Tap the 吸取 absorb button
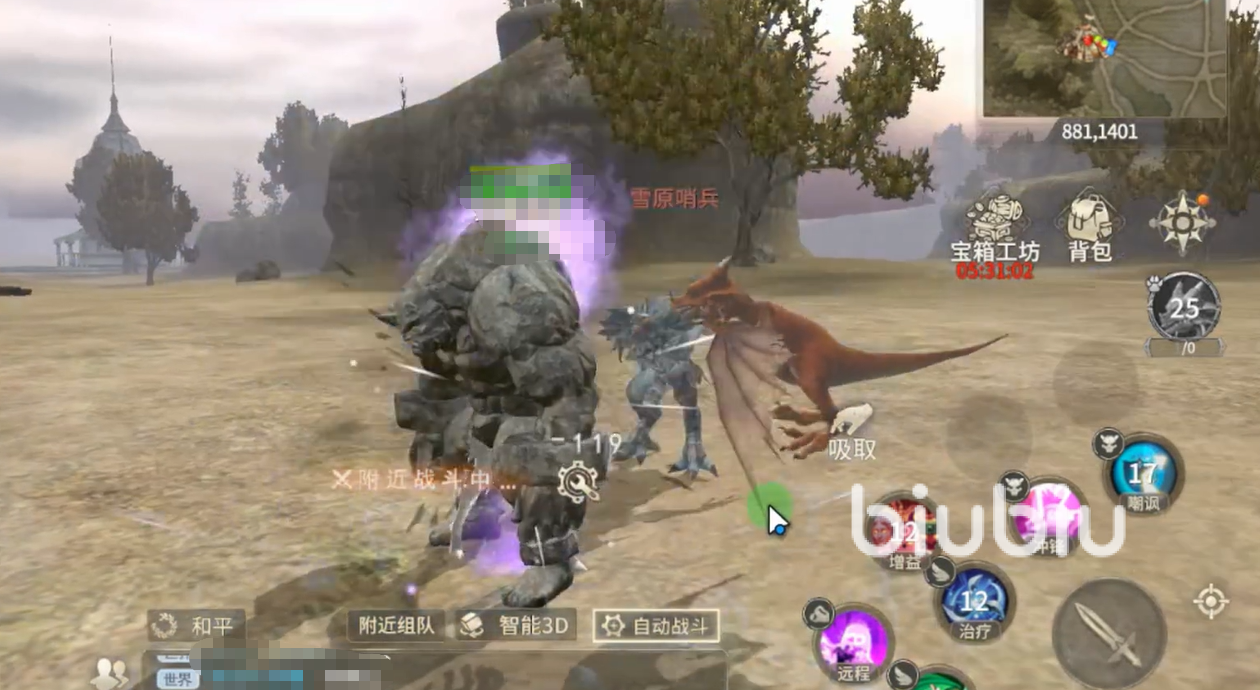The height and width of the screenshot is (690, 1260). click(x=851, y=432)
